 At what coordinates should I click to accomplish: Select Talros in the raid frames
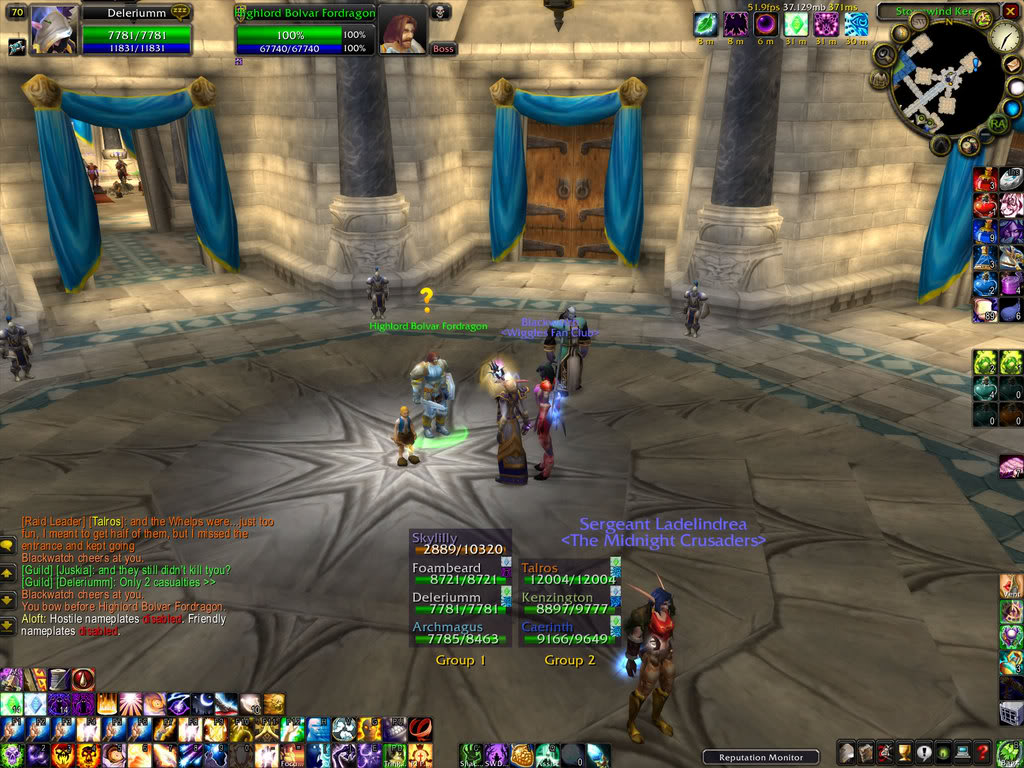coord(566,573)
